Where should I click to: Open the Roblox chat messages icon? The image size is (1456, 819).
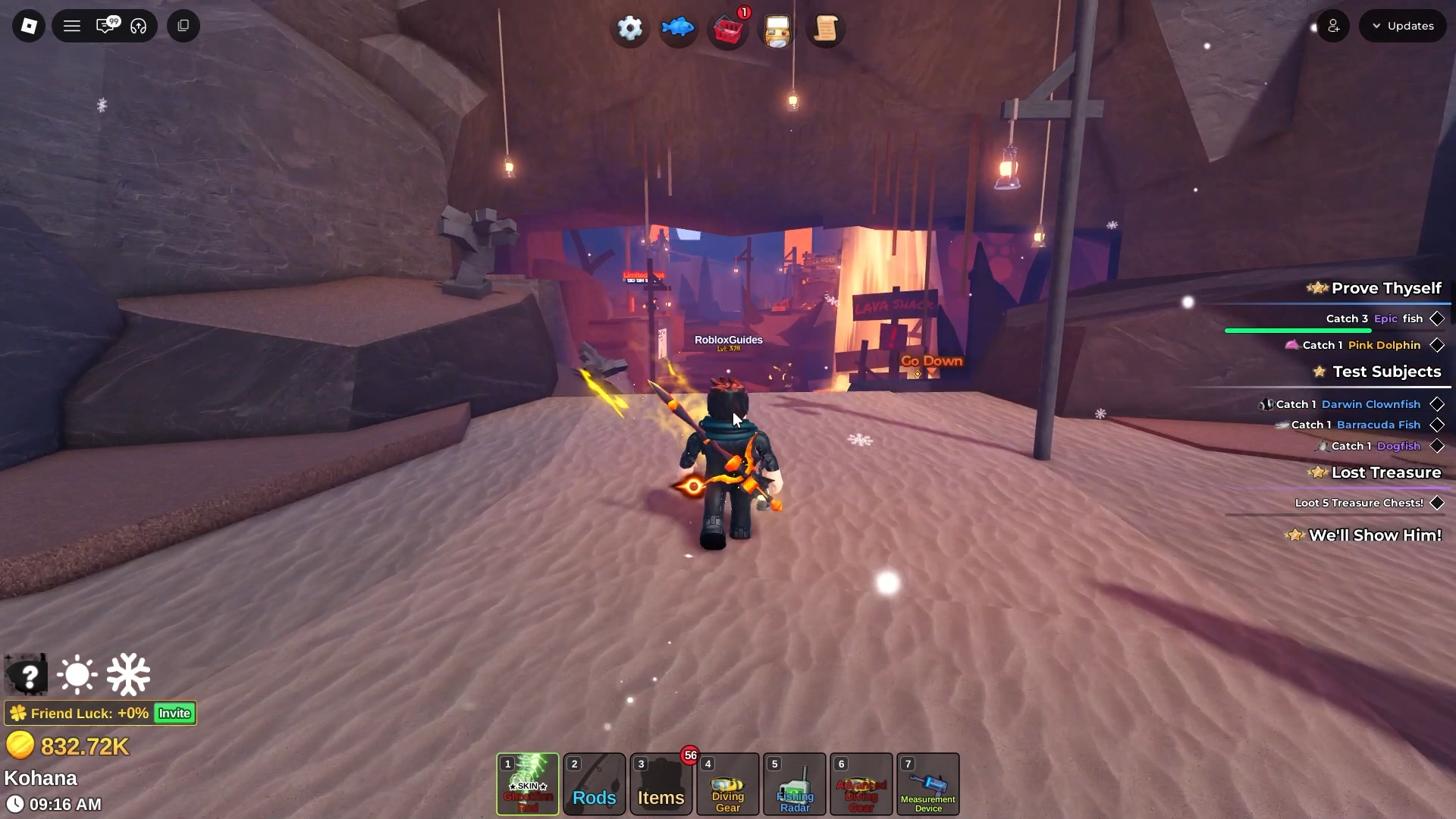point(106,26)
